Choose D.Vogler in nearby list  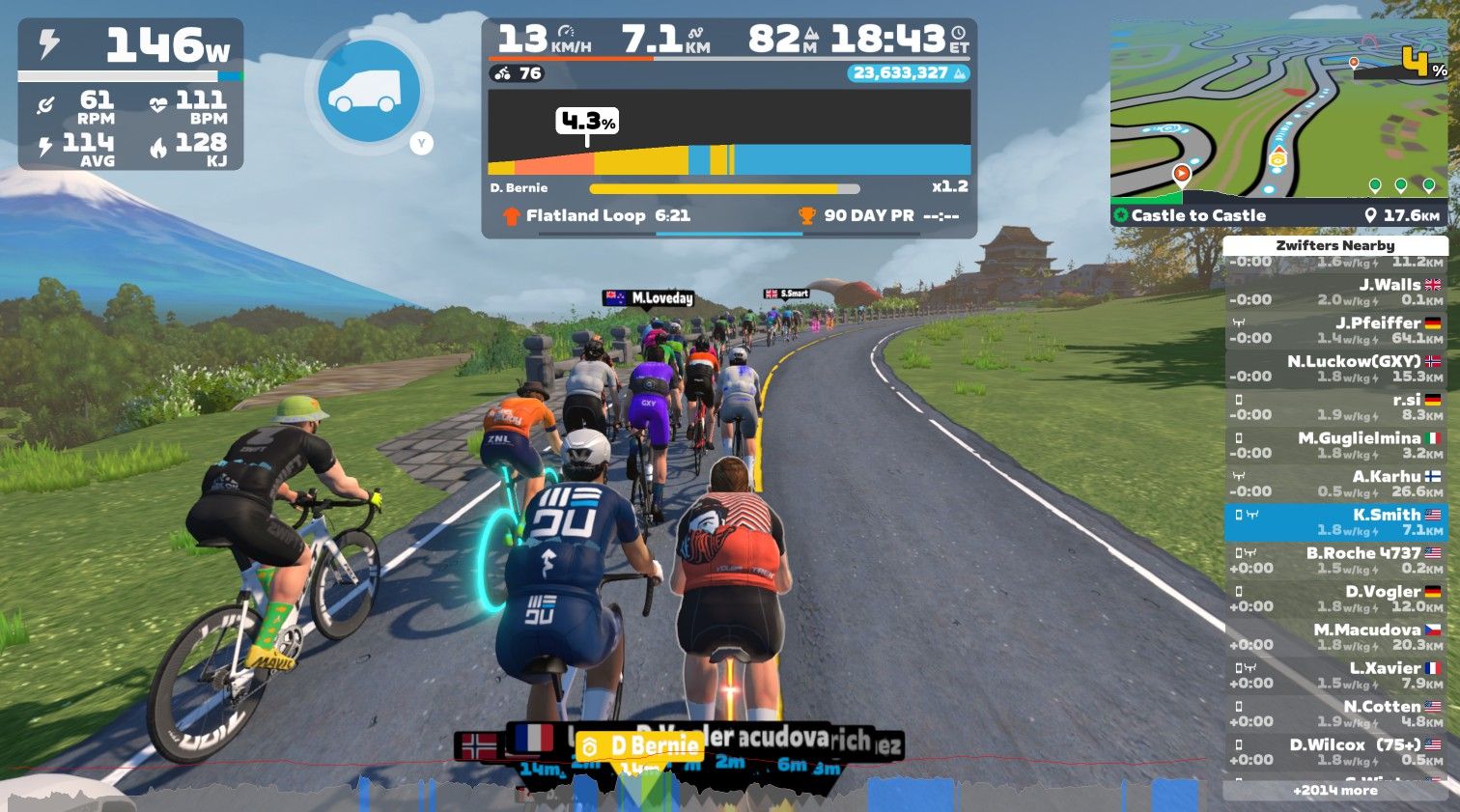(1335, 599)
